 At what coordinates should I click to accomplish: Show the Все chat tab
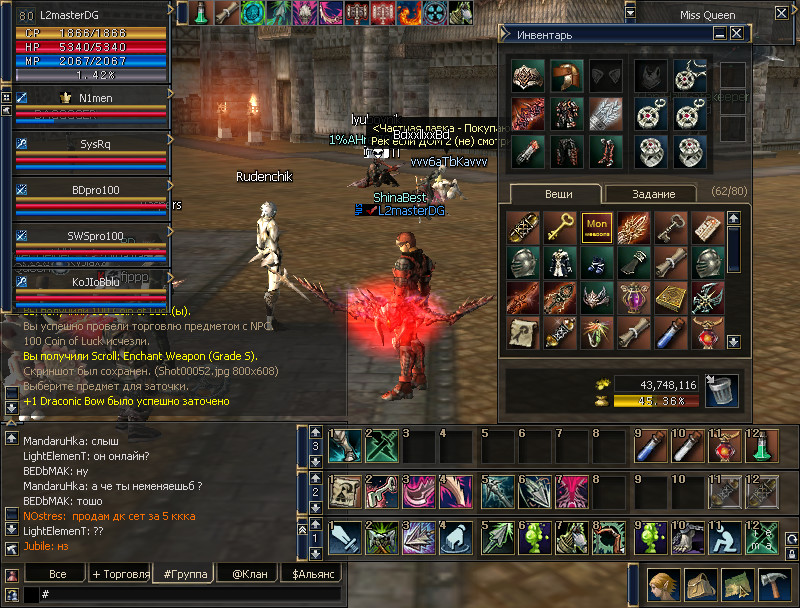(x=58, y=574)
